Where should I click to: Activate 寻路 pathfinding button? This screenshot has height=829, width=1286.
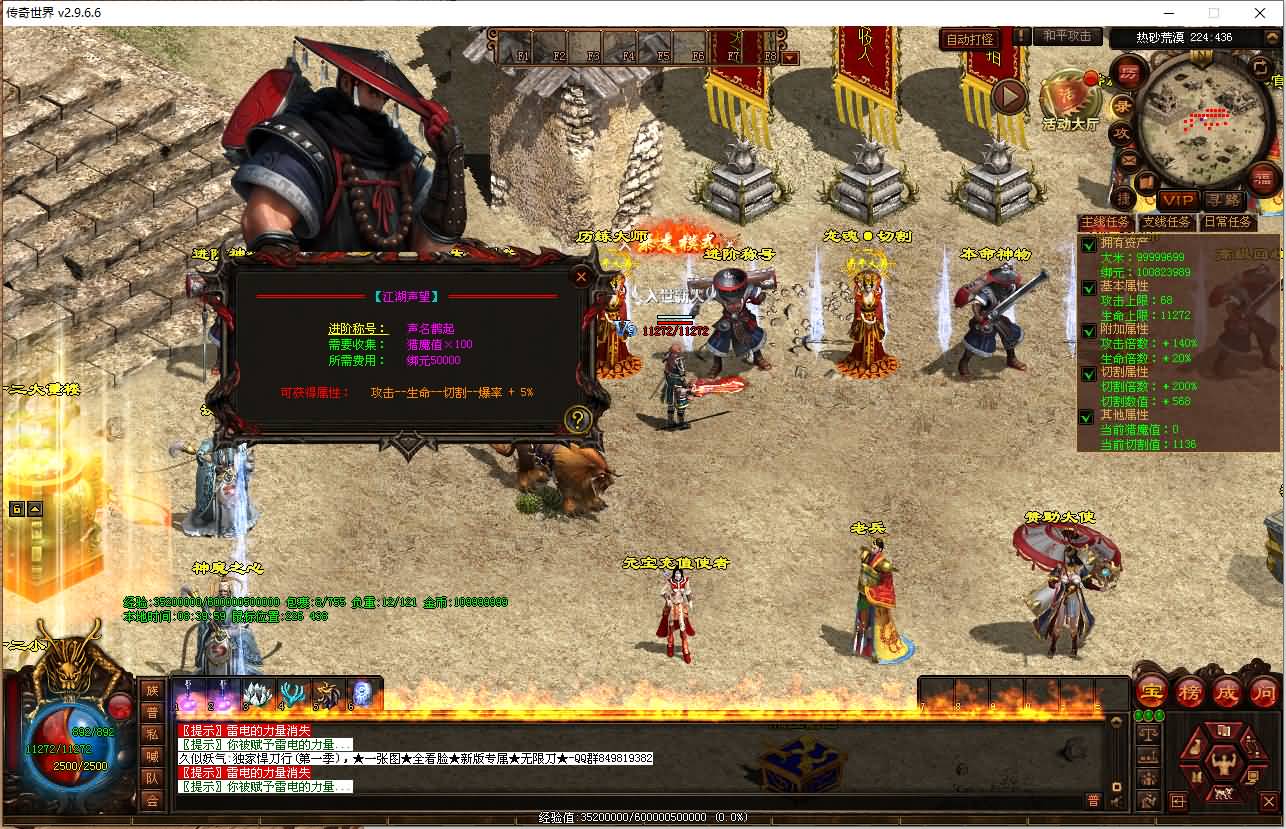point(1222,200)
